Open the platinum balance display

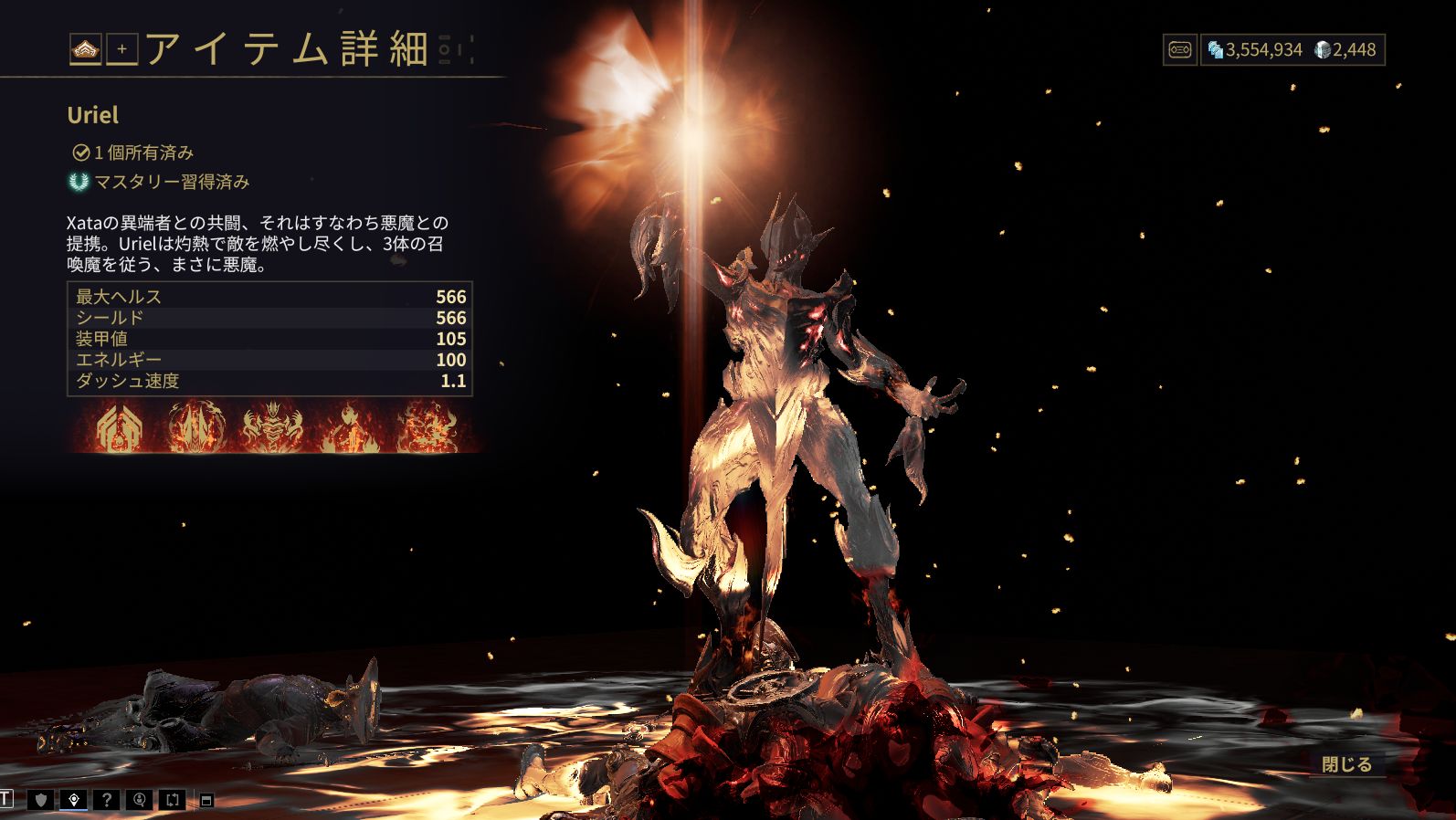pyautogui.click(x=1346, y=49)
